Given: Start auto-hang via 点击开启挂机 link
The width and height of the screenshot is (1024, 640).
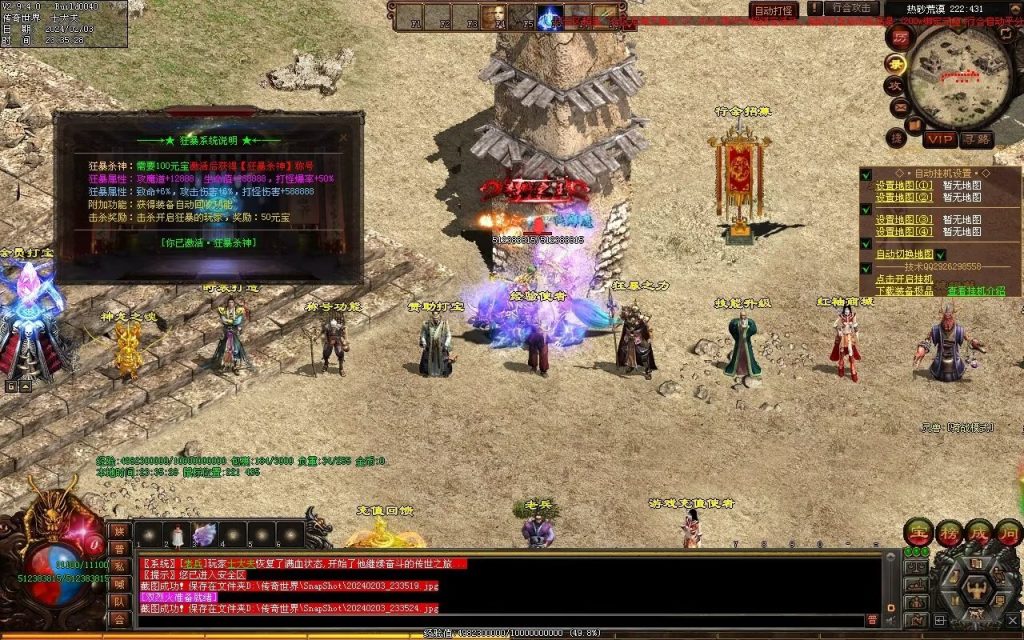Looking at the screenshot, I should (x=905, y=279).
